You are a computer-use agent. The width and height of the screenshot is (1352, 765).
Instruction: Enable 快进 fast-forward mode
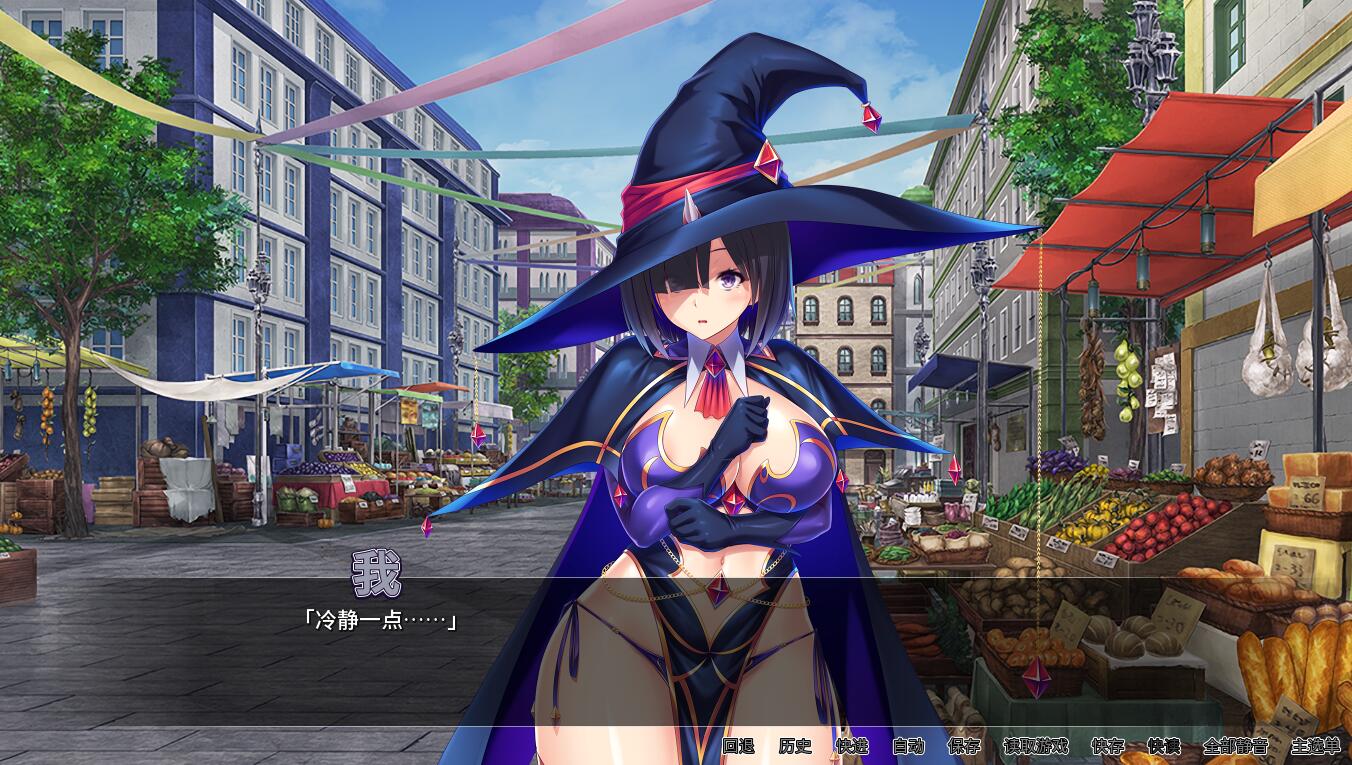pyautogui.click(x=852, y=747)
